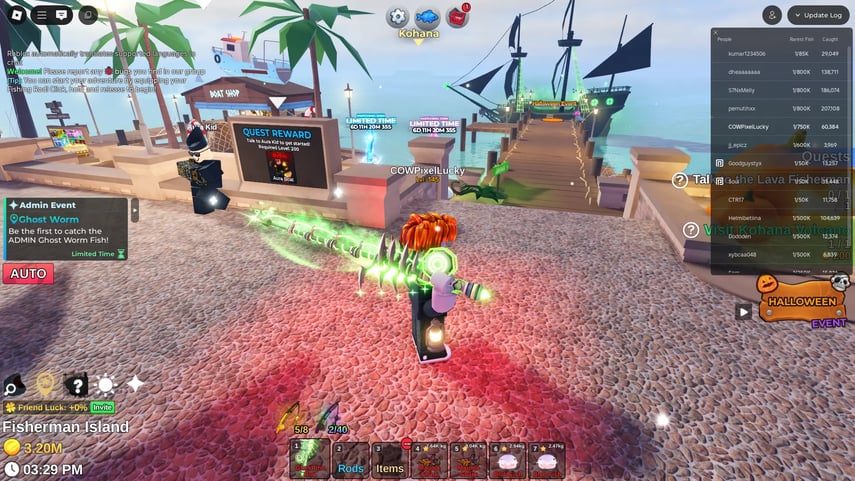Viewport: 855px width, 481px height.
Task: Equip the green rod in slot 1
Action: click(x=310, y=461)
